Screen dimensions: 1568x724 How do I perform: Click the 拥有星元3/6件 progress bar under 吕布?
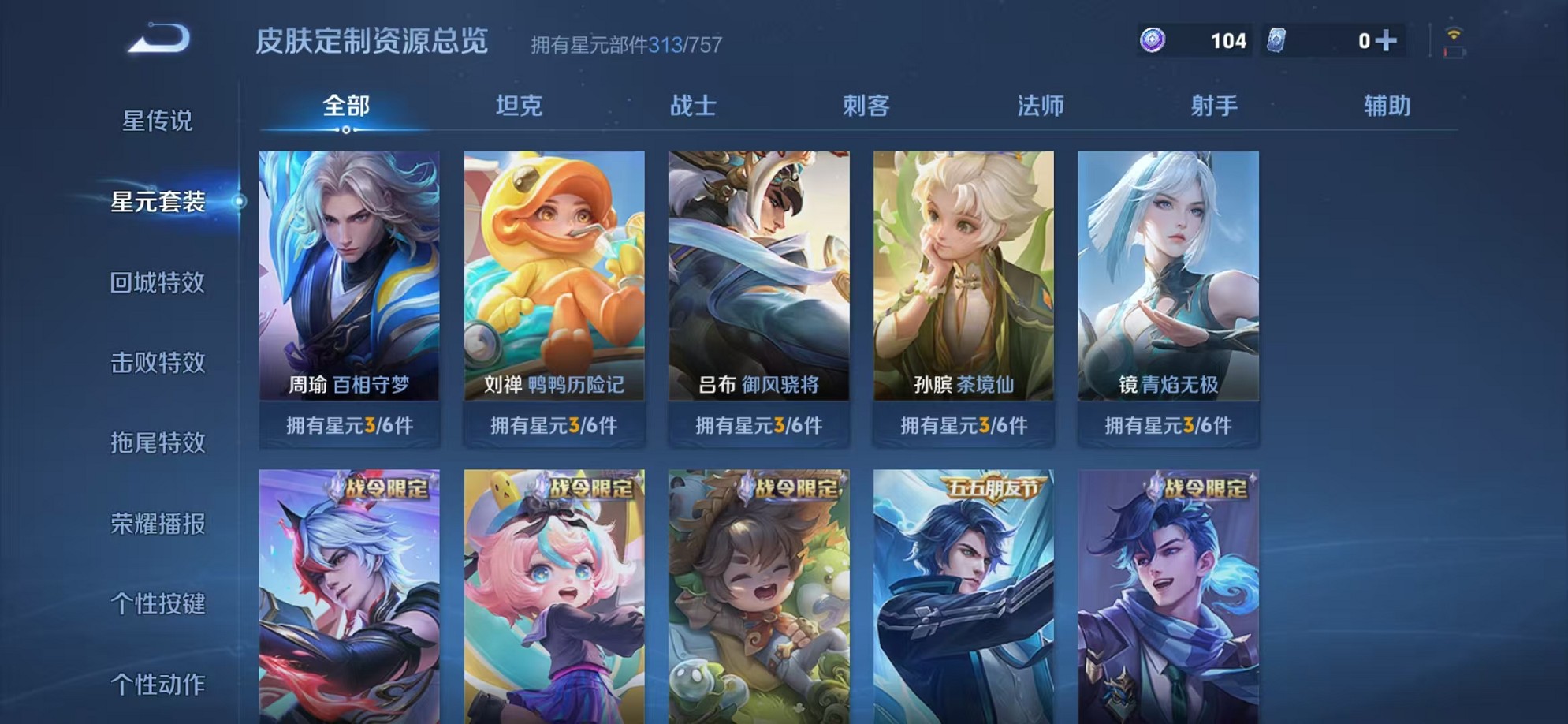(759, 425)
